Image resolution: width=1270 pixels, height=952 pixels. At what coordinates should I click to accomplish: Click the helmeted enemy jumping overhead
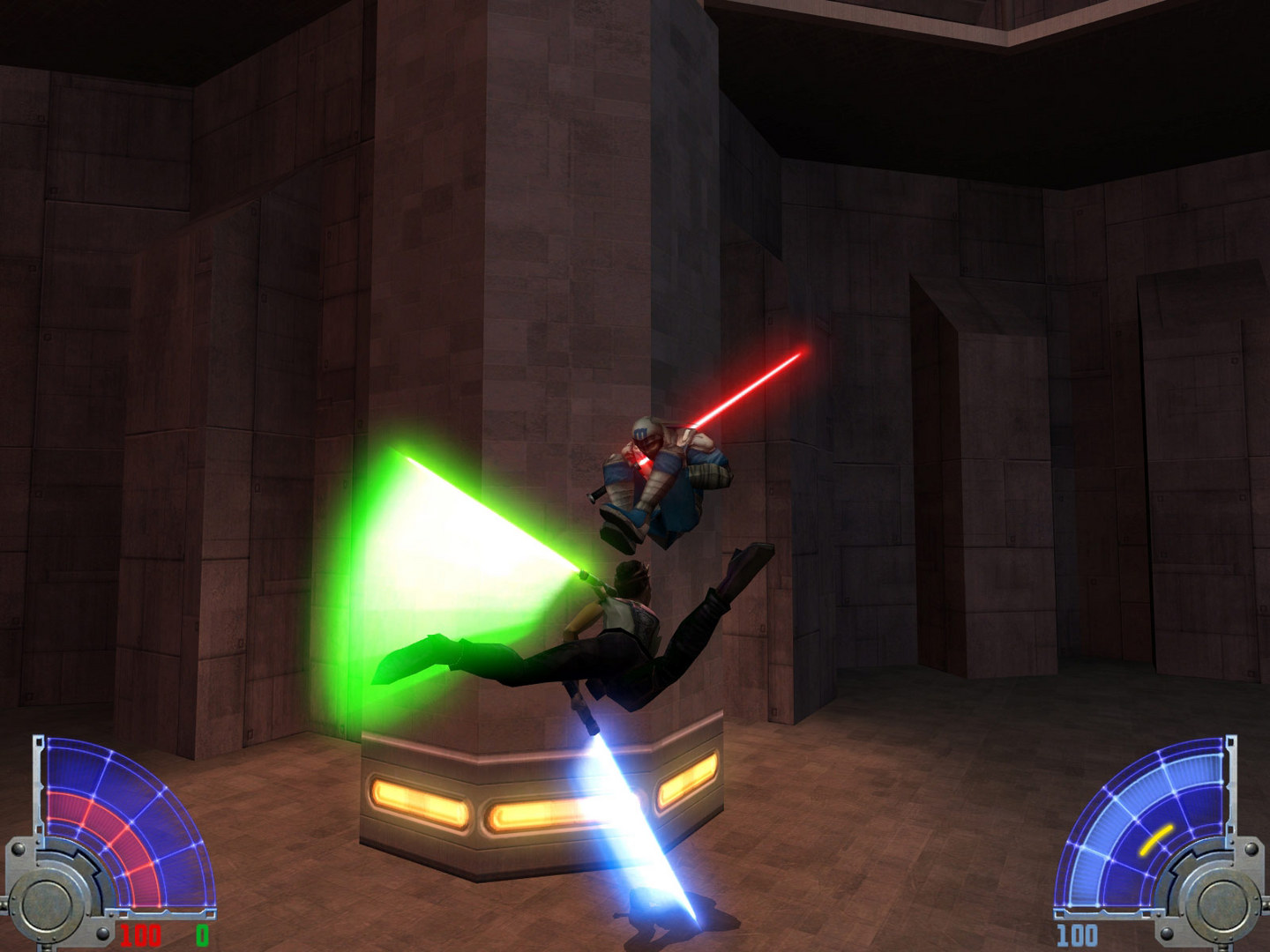pyautogui.click(x=670, y=476)
